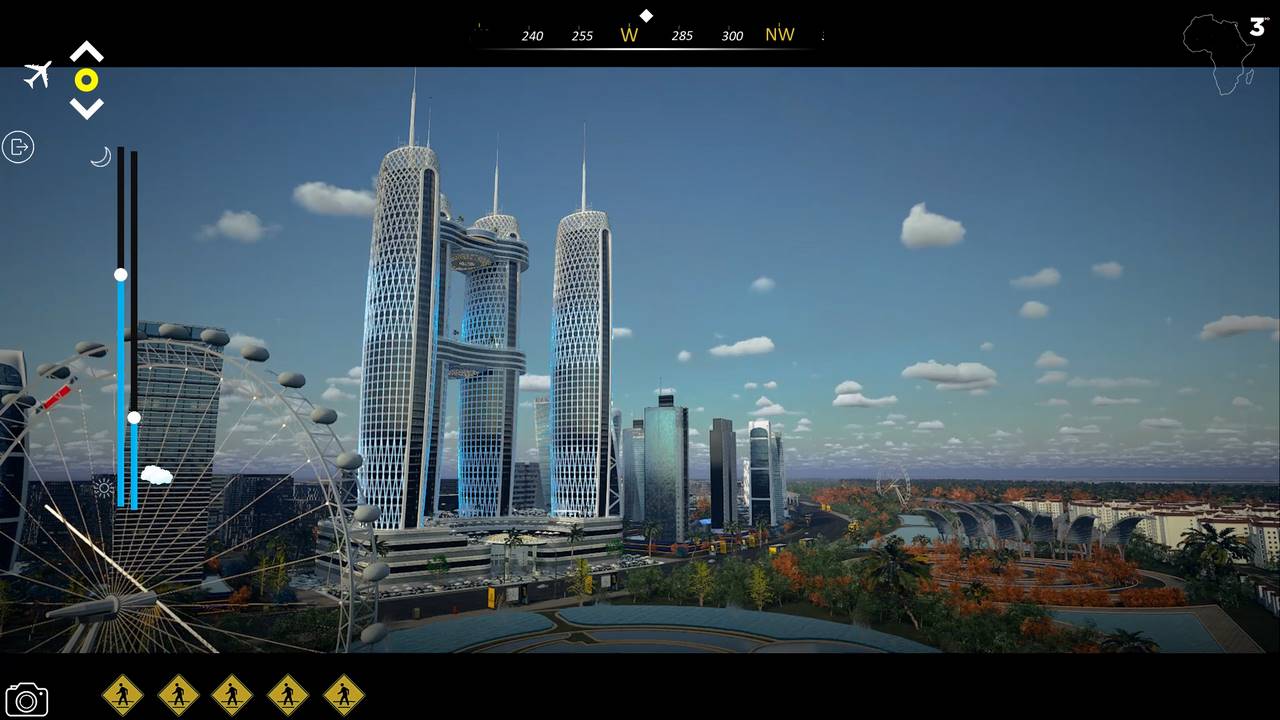1280x720 pixels.
Task: Click the cloud icon on the weather slider
Action: [157, 475]
